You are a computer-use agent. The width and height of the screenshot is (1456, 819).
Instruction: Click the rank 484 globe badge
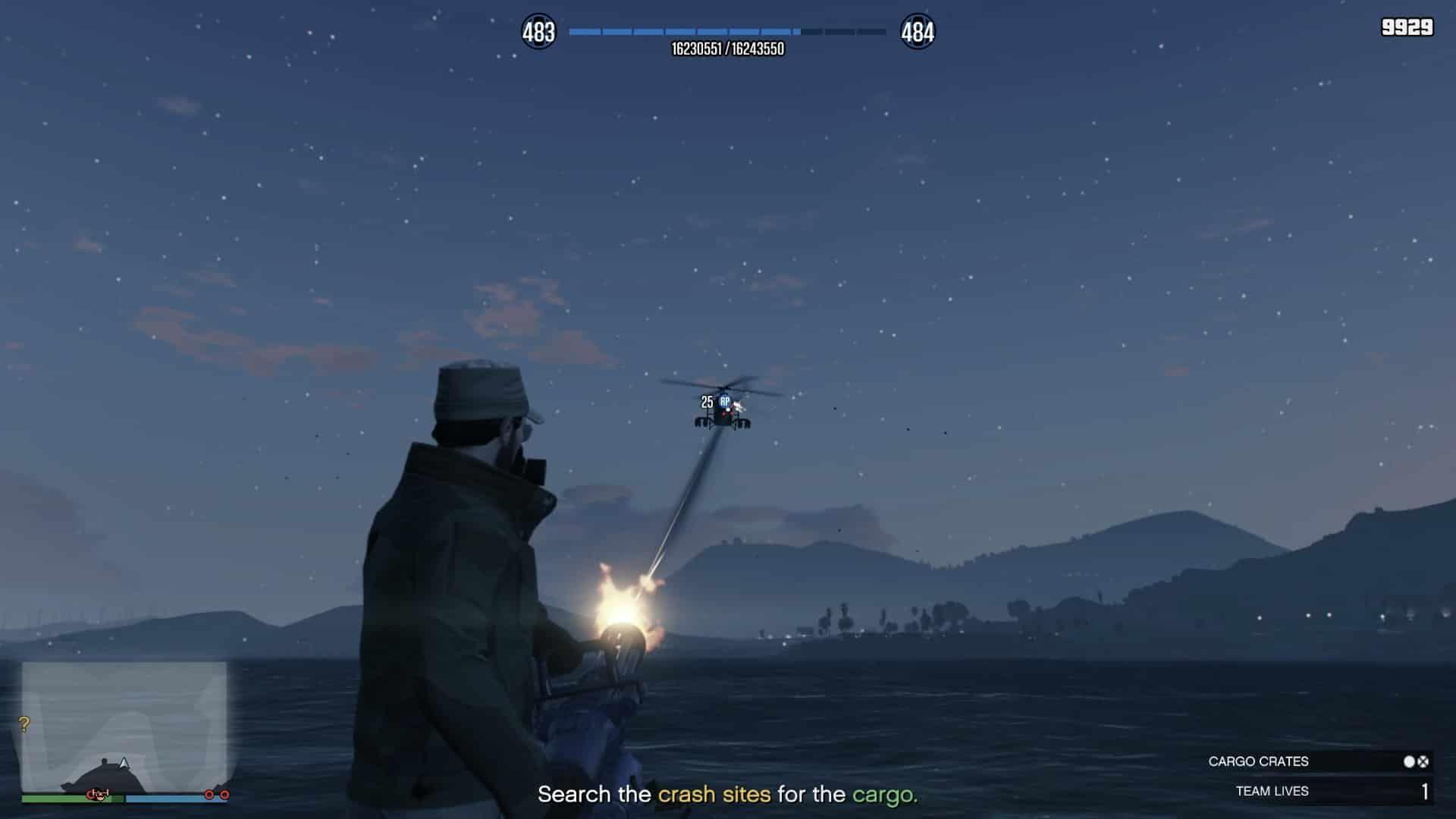pos(917,32)
